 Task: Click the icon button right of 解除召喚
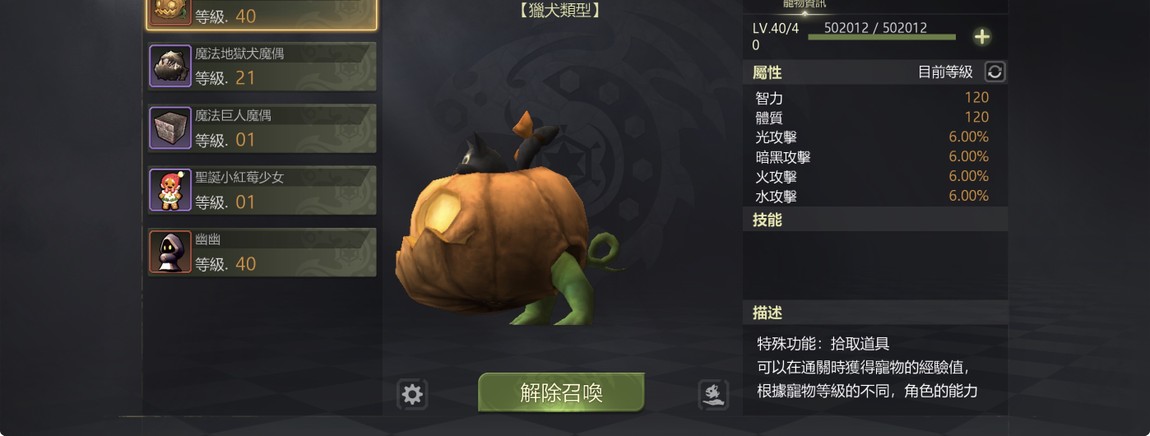click(713, 395)
